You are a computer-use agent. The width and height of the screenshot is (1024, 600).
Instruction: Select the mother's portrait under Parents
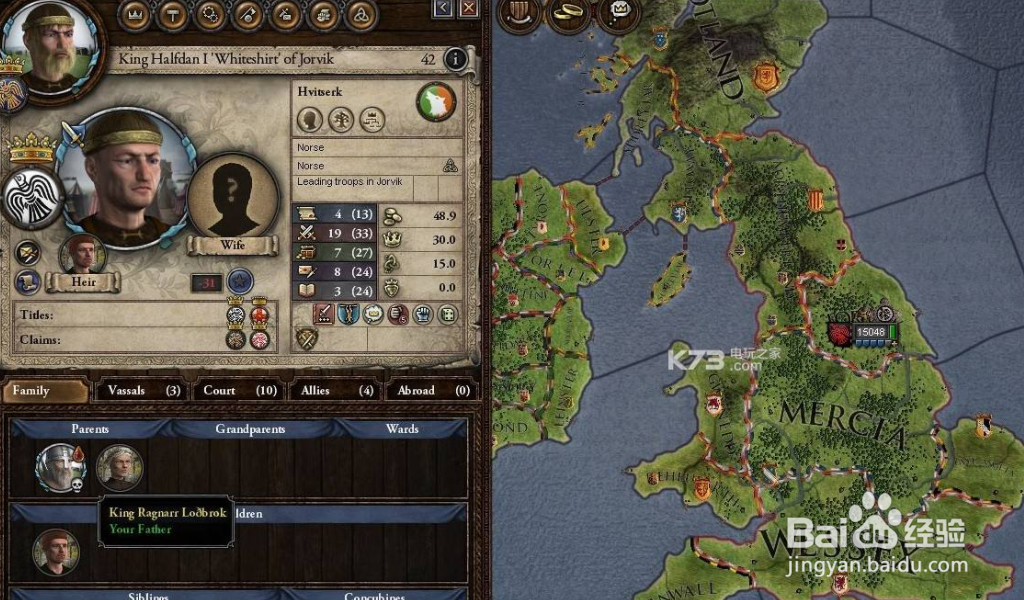120,467
